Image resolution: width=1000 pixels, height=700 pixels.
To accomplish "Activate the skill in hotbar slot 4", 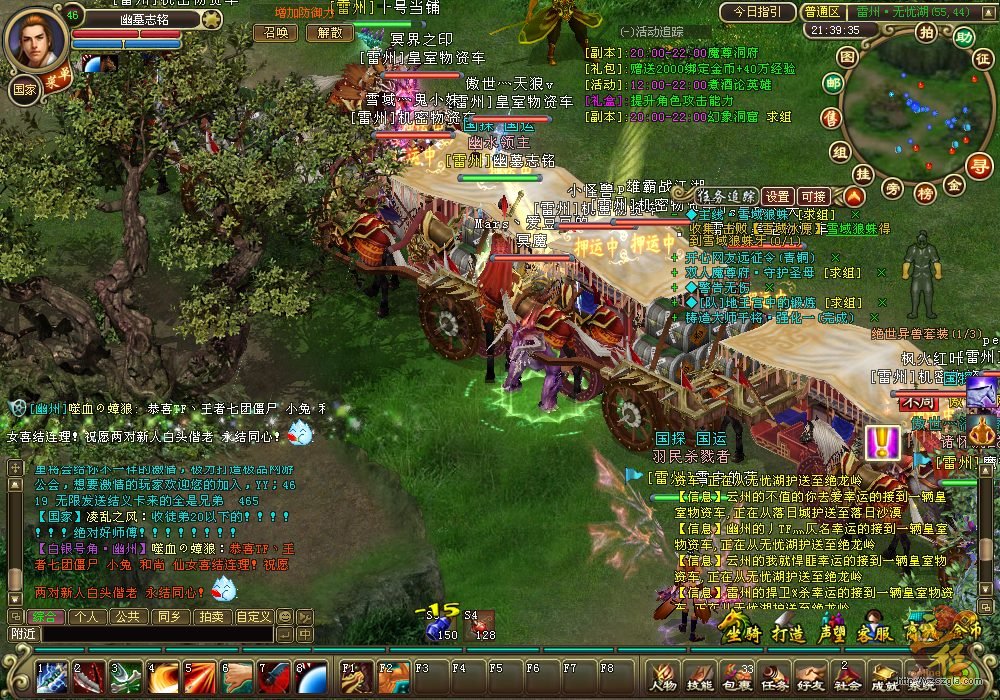I will click(x=163, y=678).
